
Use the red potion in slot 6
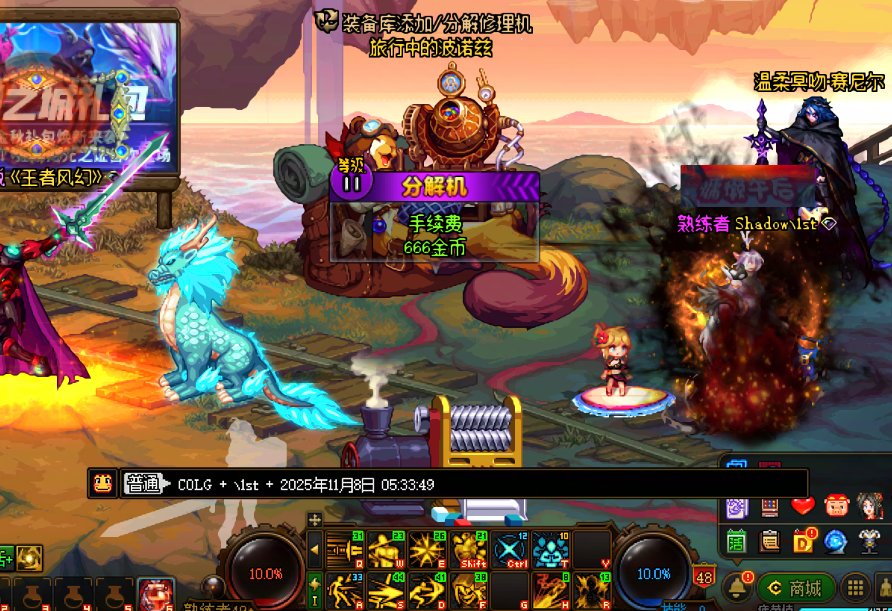(155, 594)
